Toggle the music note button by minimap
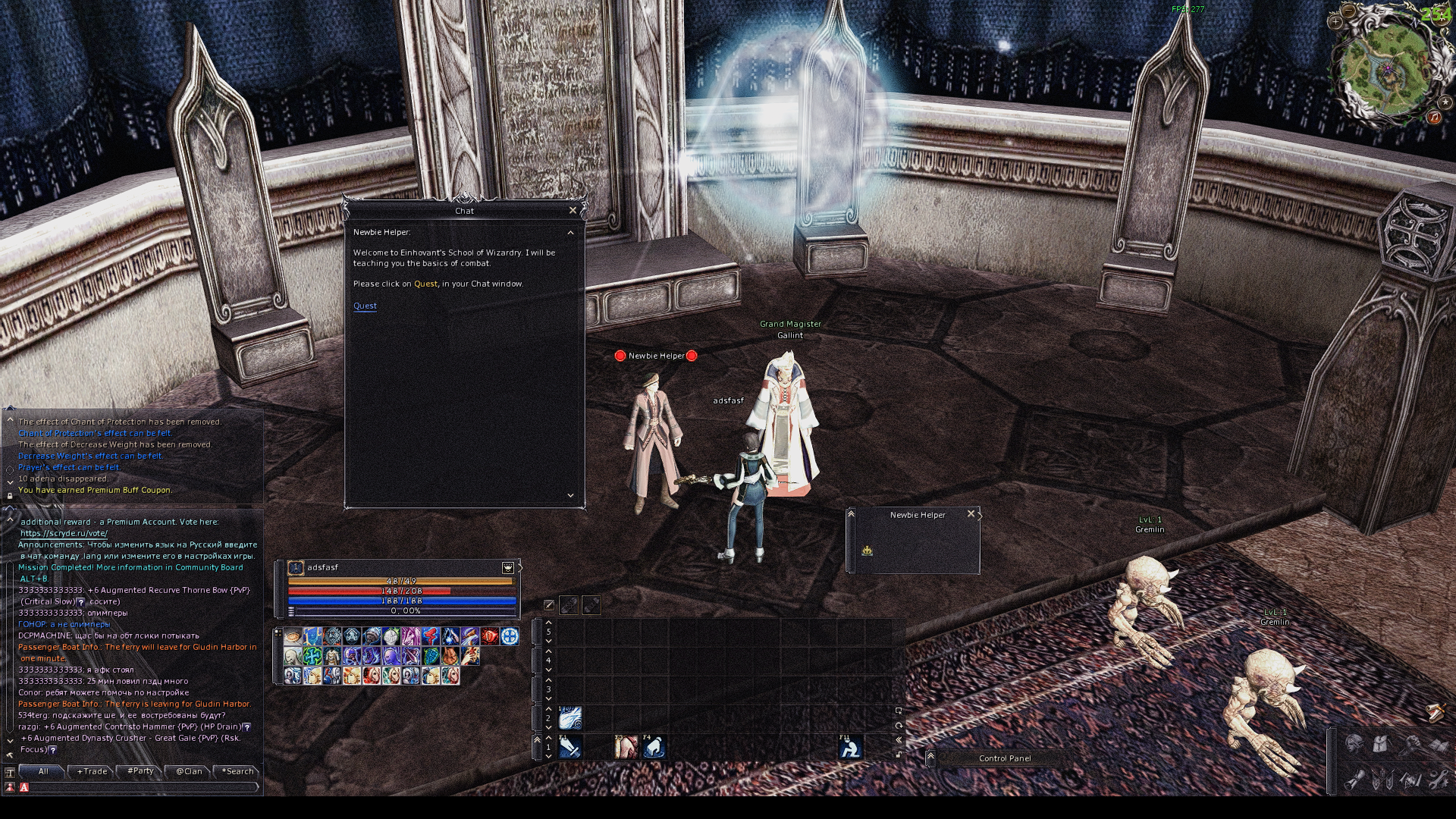The width and height of the screenshot is (1456, 819). coord(1434,118)
